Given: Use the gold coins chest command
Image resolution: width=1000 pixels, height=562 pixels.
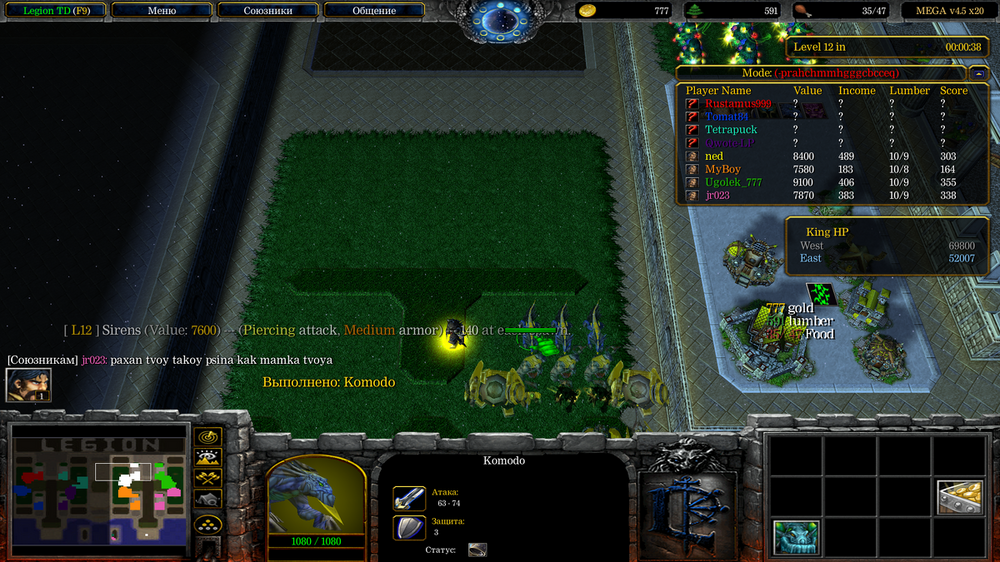Looking at the screenshot, I should 959,497.
